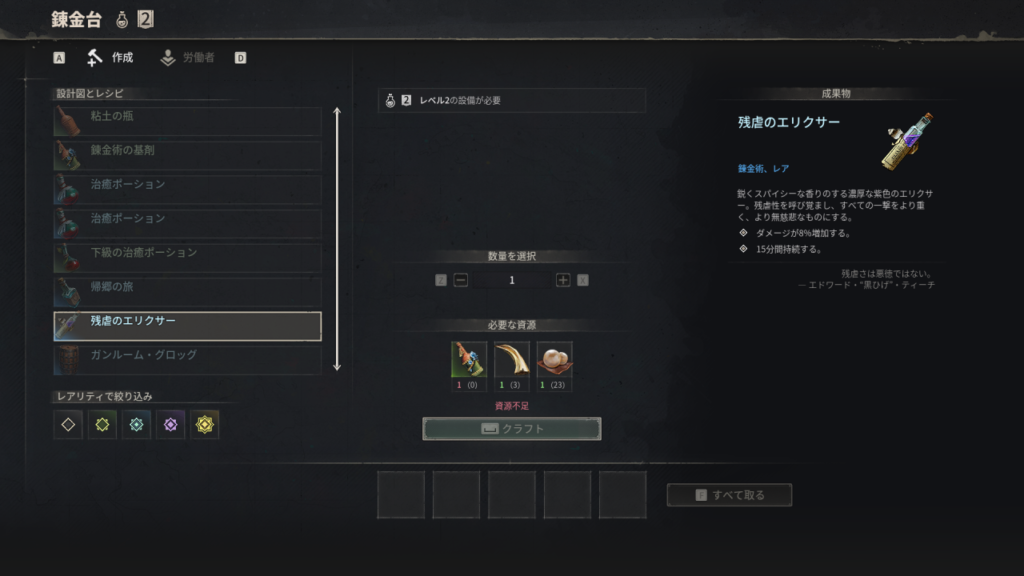
Task: Filter recipes by blue rare rarity
Action: tap(136, 425)
